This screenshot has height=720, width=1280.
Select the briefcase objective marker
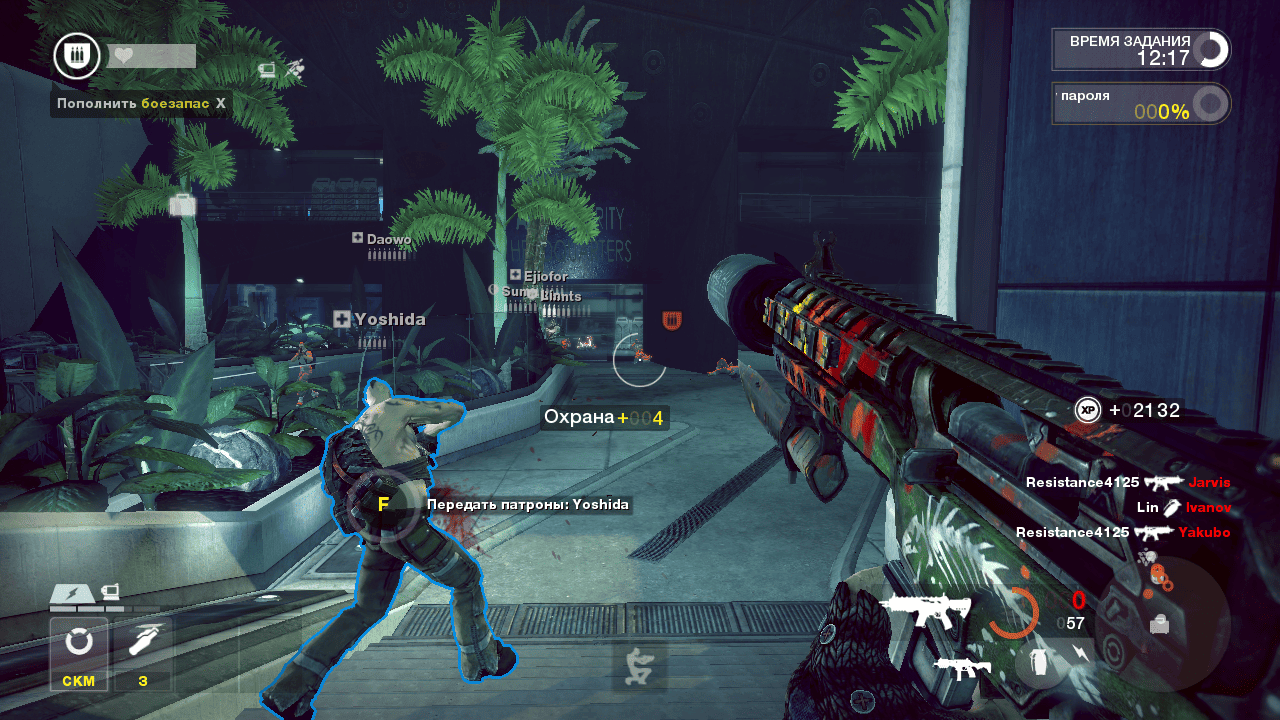point(183,205)
